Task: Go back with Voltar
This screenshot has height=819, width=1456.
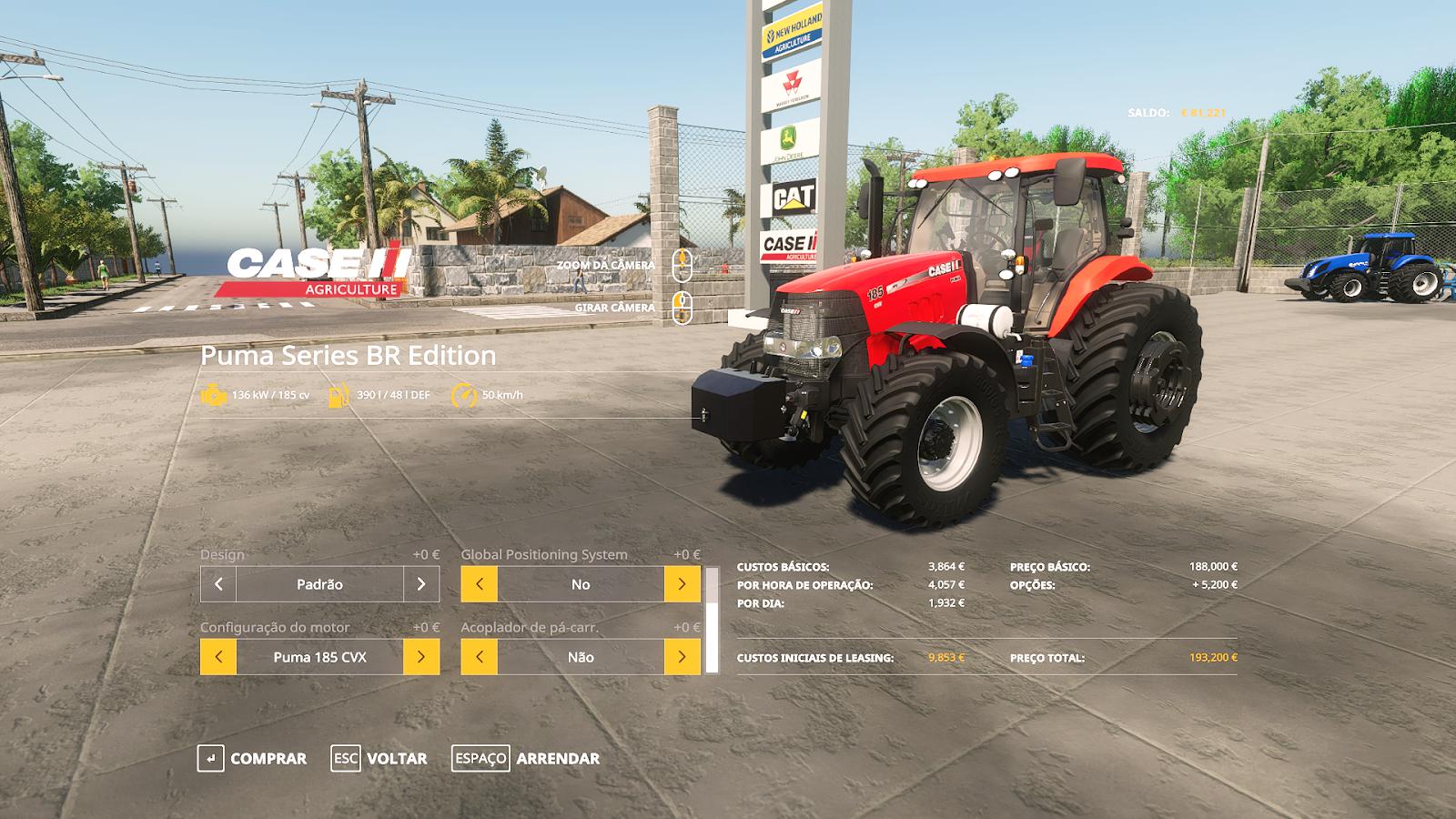Action: point(379,758)
